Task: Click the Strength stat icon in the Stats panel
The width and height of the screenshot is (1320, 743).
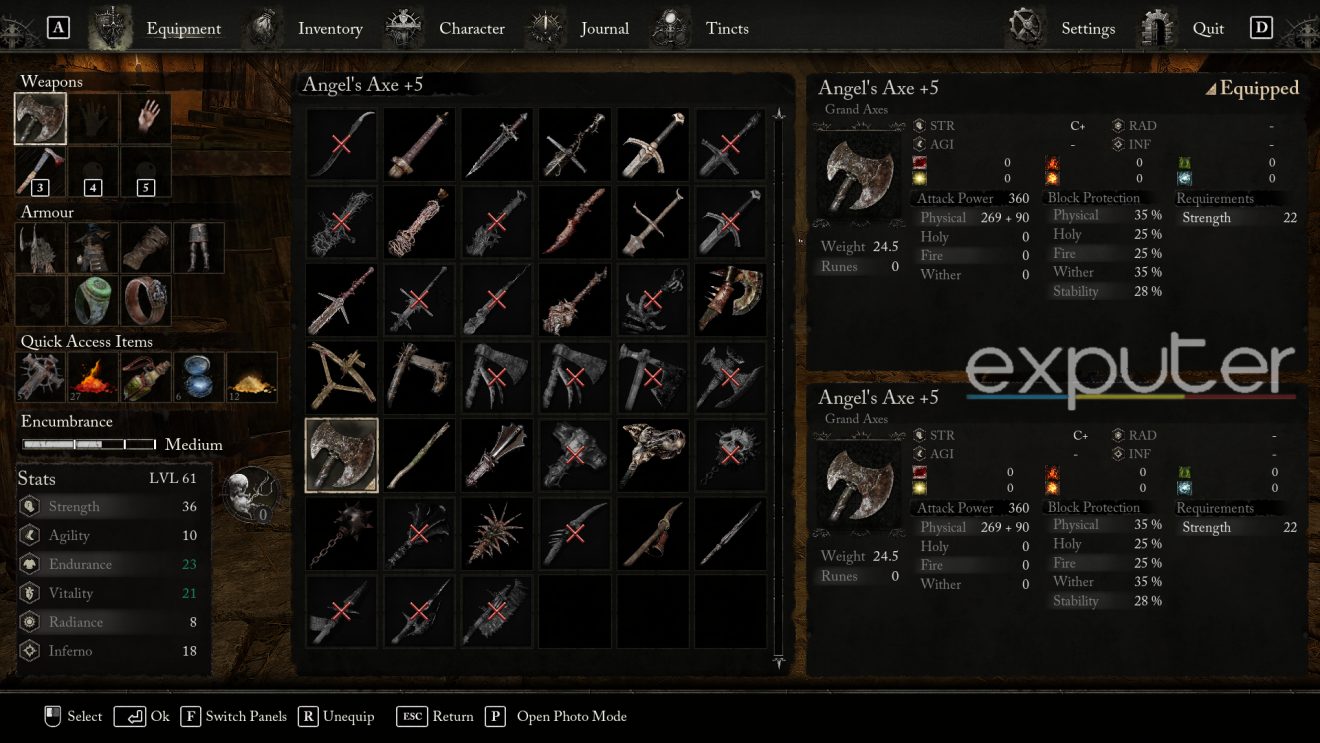Action: tap(32, 506)
